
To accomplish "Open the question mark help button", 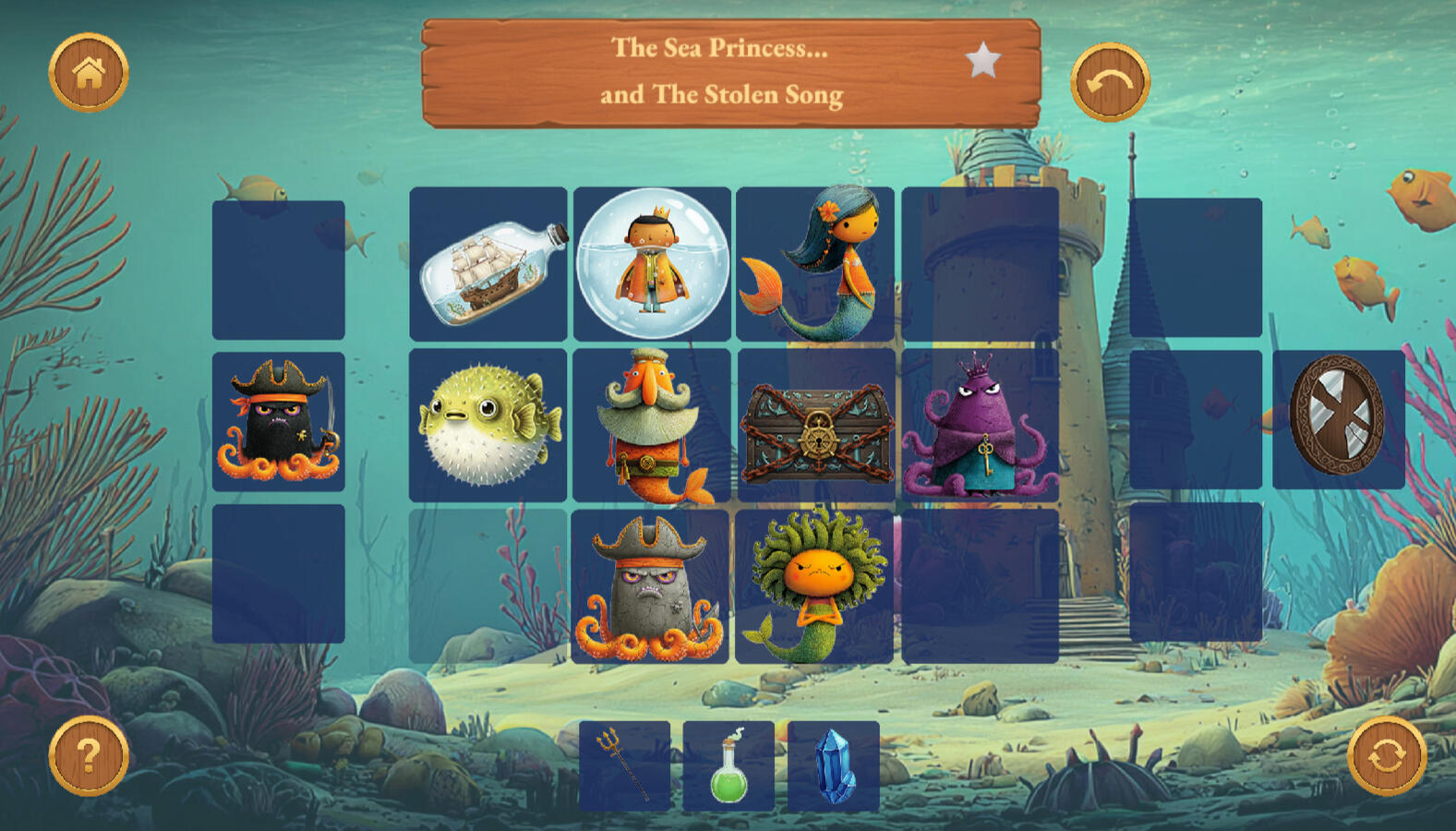I will 89,755.
